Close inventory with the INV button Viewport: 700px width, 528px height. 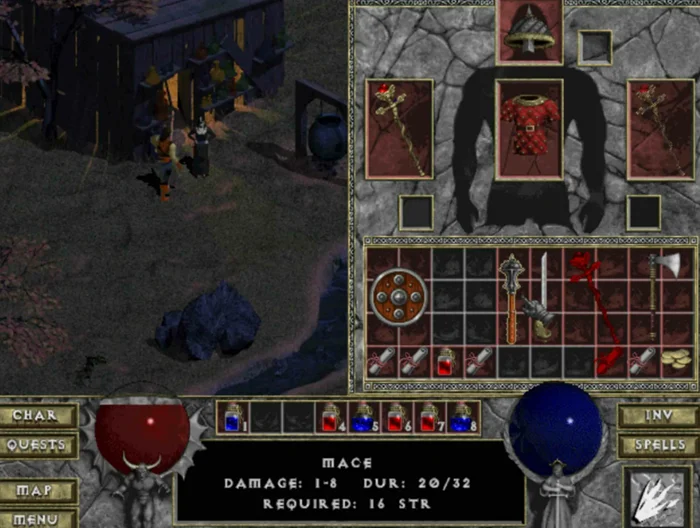[656, 416]
